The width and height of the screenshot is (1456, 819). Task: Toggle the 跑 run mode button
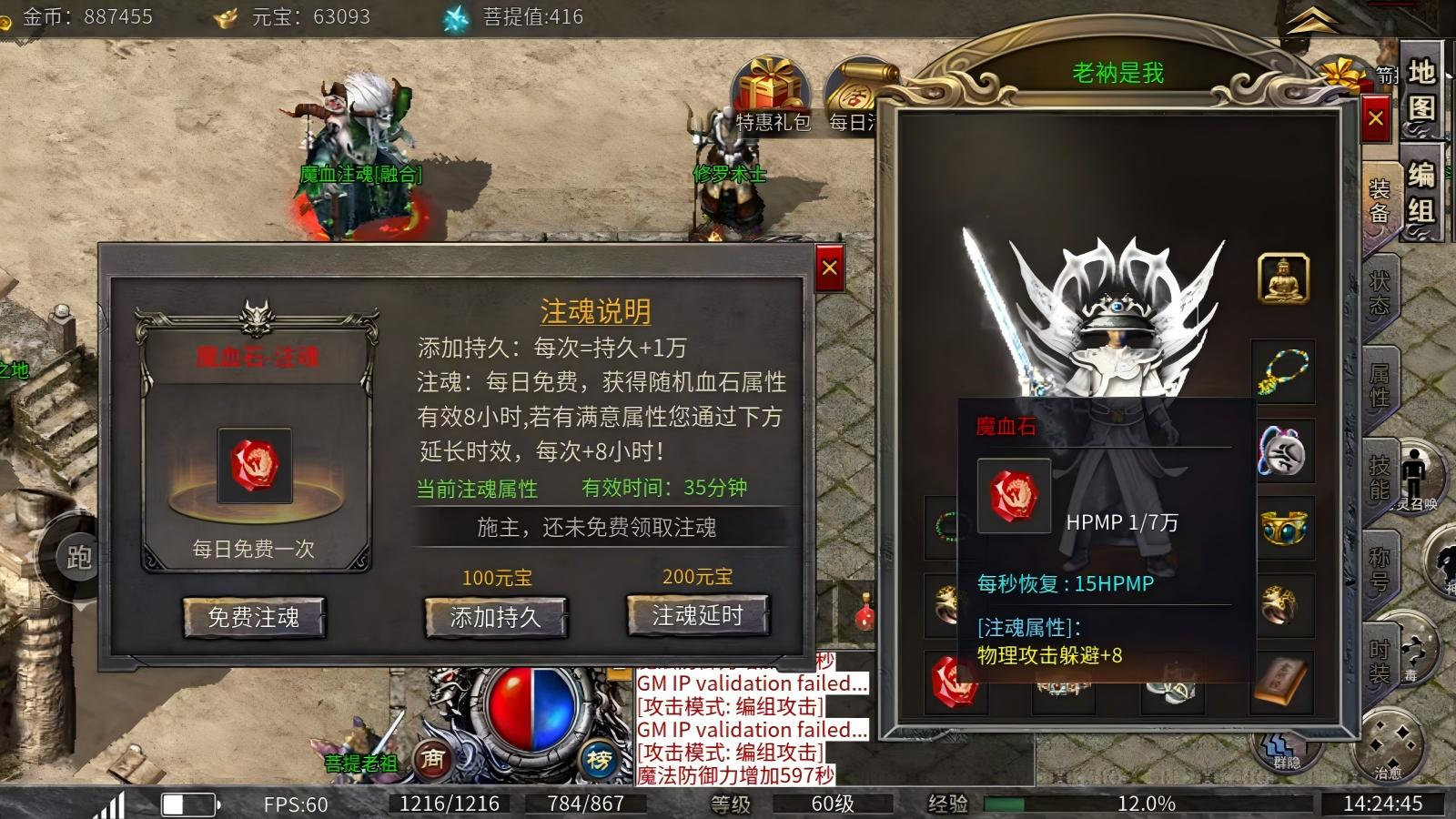point(79,557)
